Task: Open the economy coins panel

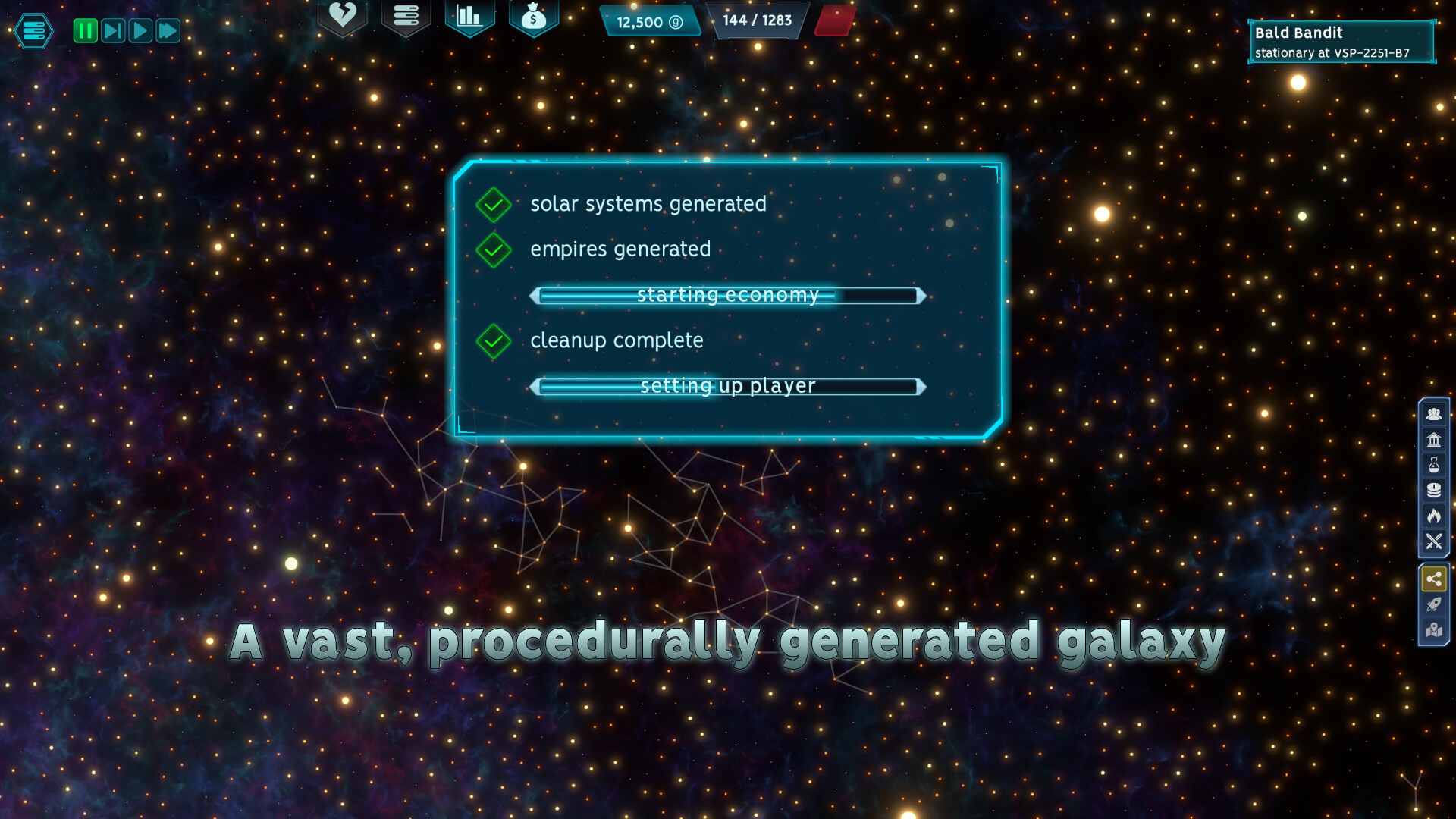Action: click(x=1433, y=489)
